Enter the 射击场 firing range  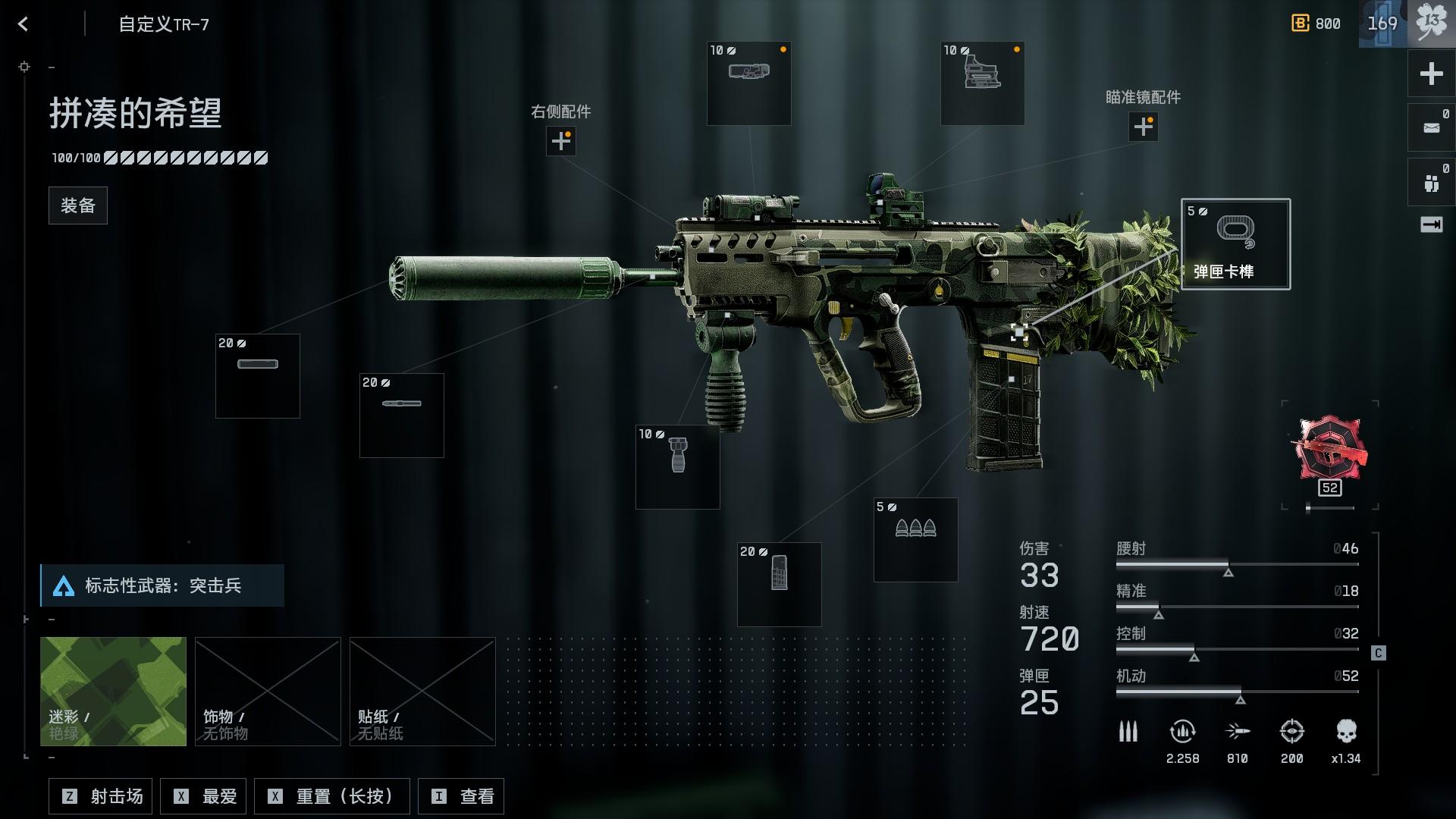point(101,796)
